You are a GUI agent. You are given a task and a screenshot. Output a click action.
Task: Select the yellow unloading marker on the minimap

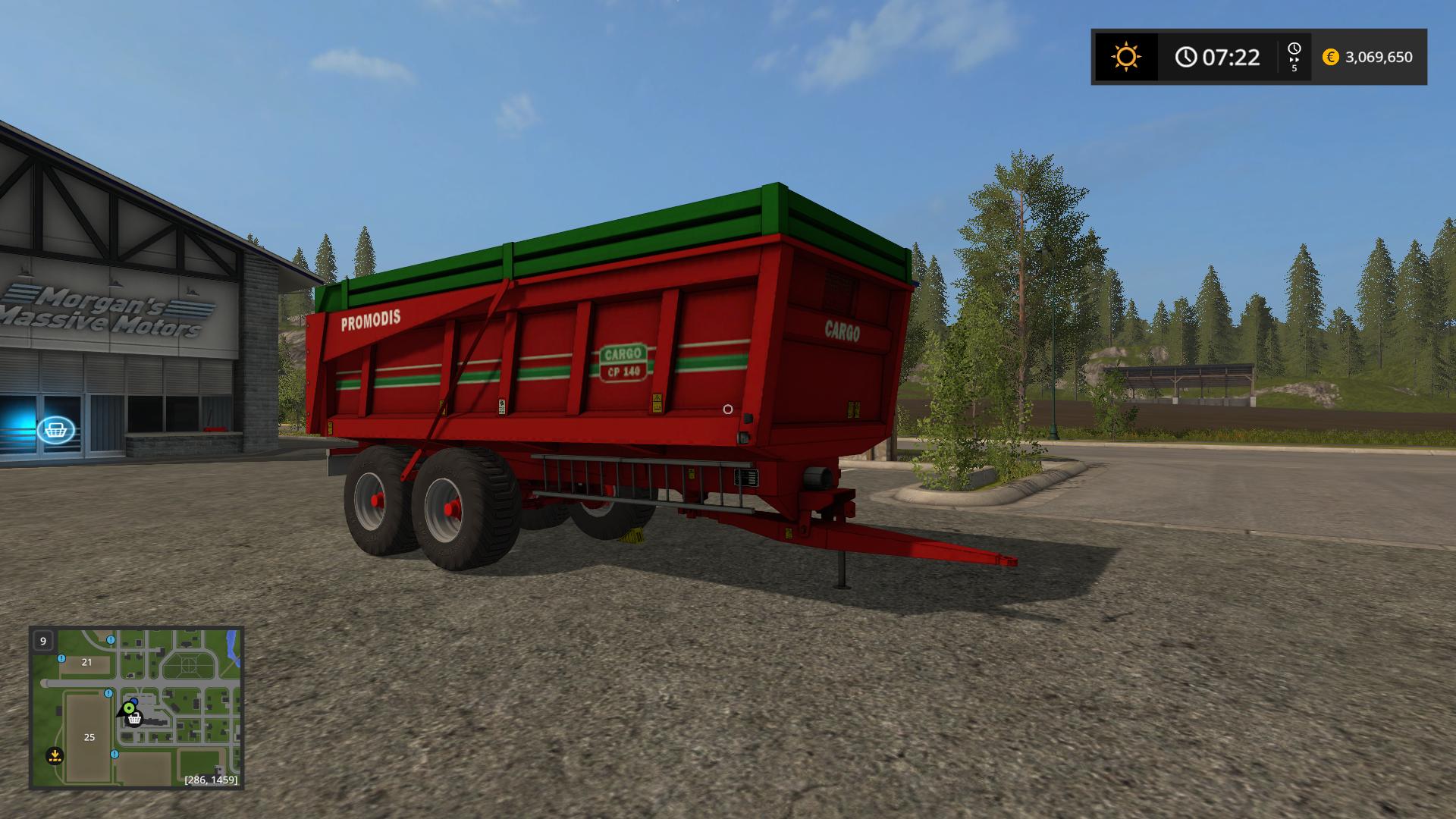pyautogui.click(x=54, y=755)
